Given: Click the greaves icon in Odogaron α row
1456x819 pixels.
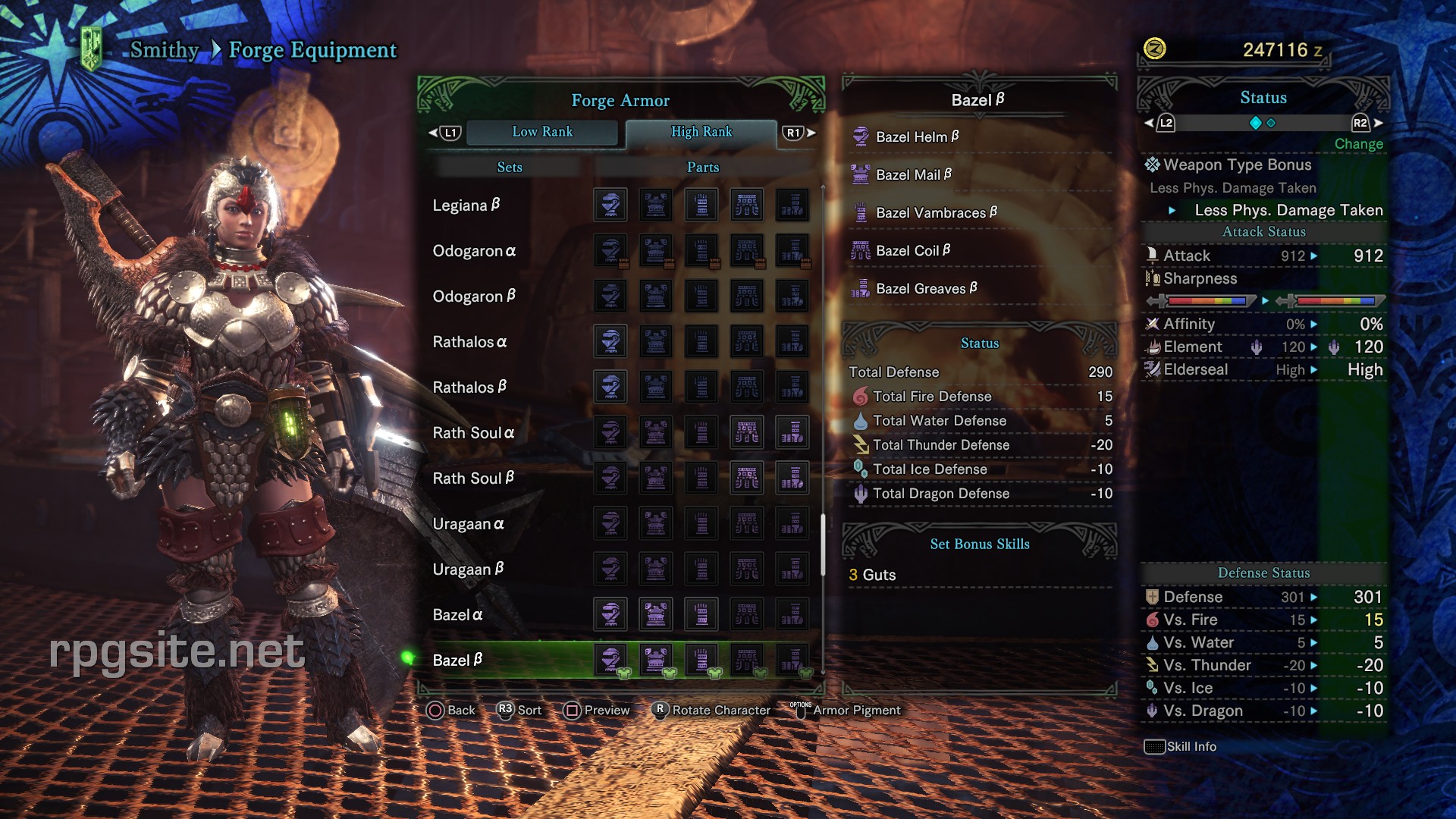Looking at the screenshot, I should pyautogui.click(x=792, y=250).
